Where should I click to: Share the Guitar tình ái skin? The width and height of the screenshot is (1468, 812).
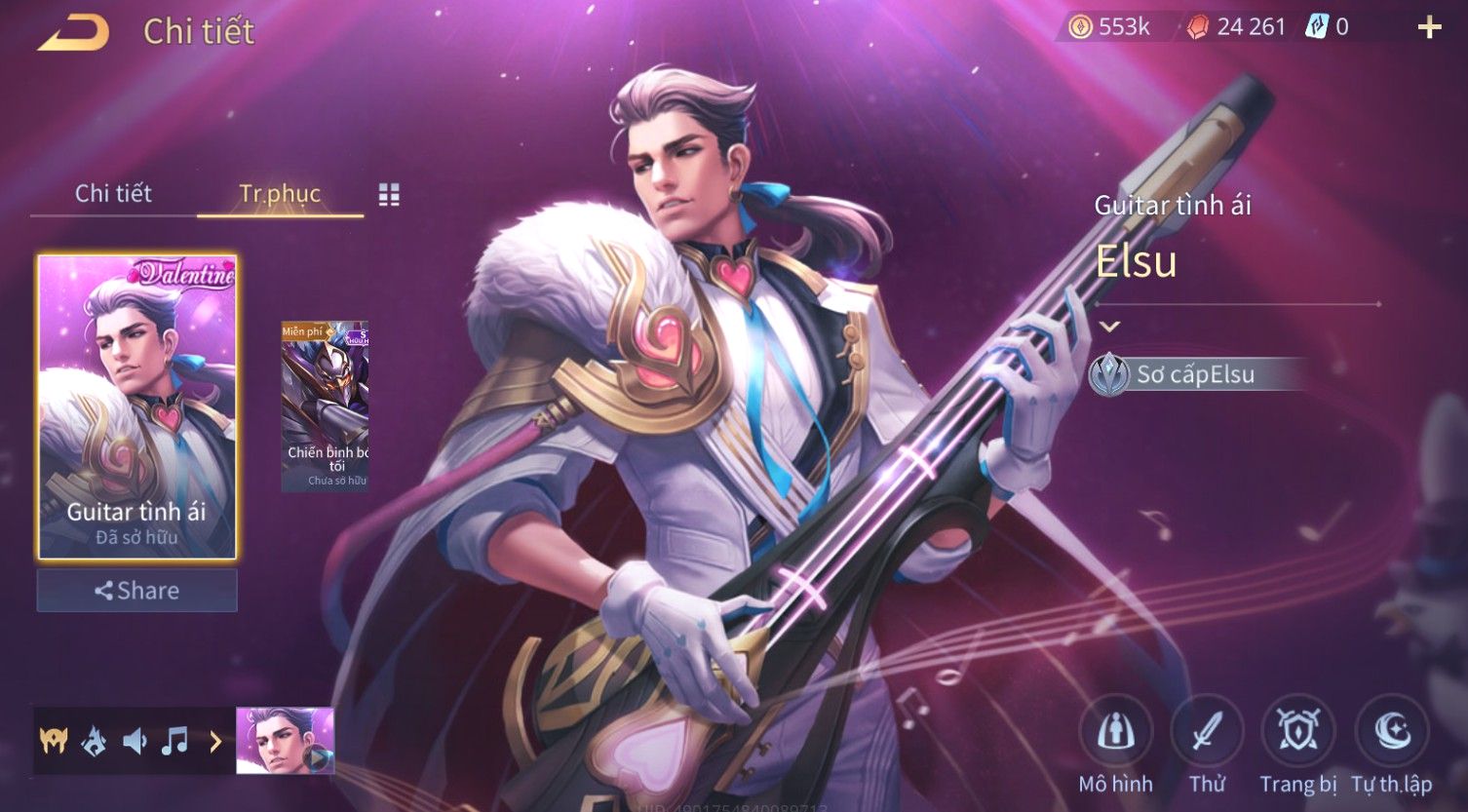pos(136,591)
